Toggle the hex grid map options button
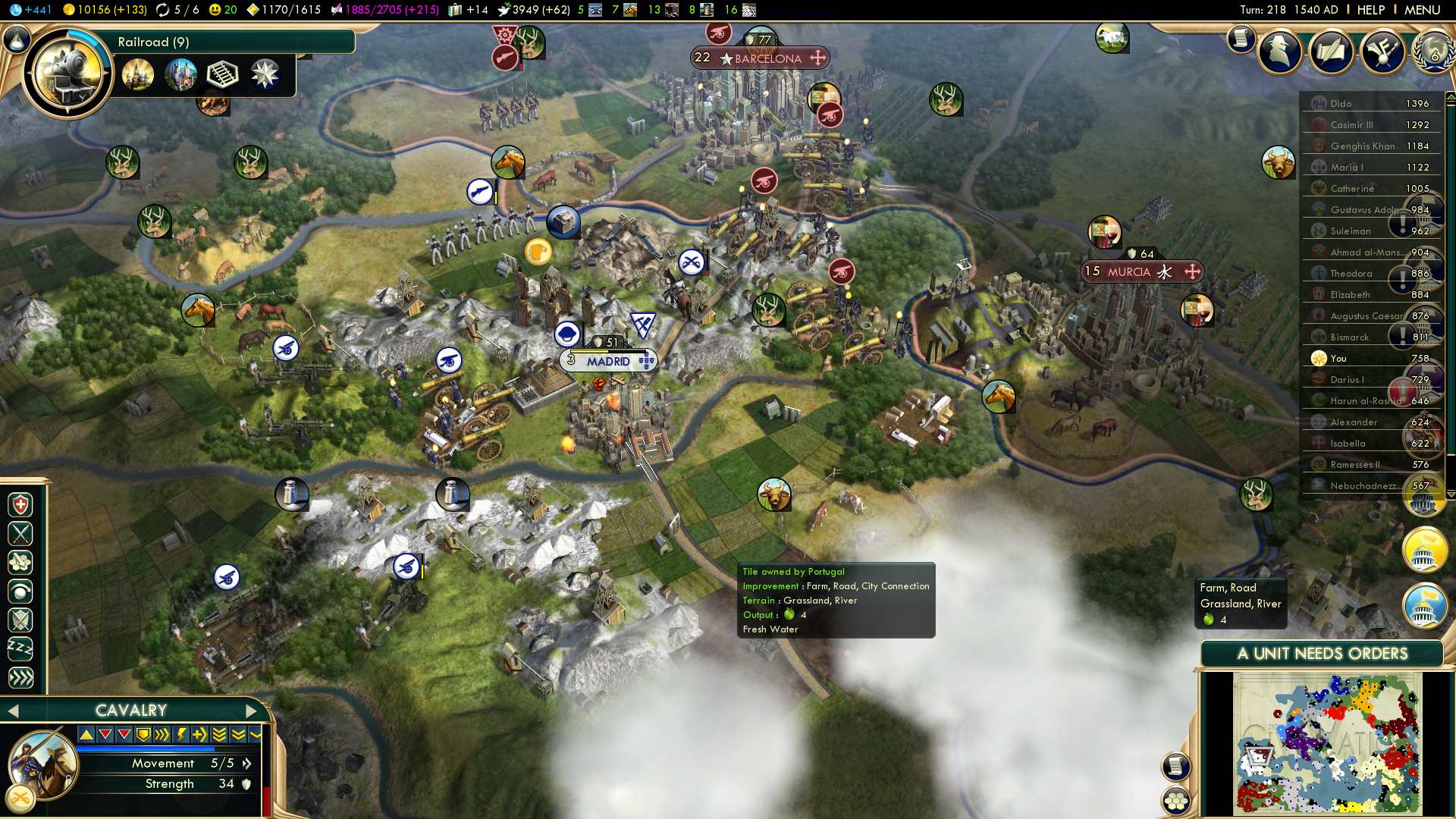The width and height of the screenshot is (1456, 819). [1176, 801]
